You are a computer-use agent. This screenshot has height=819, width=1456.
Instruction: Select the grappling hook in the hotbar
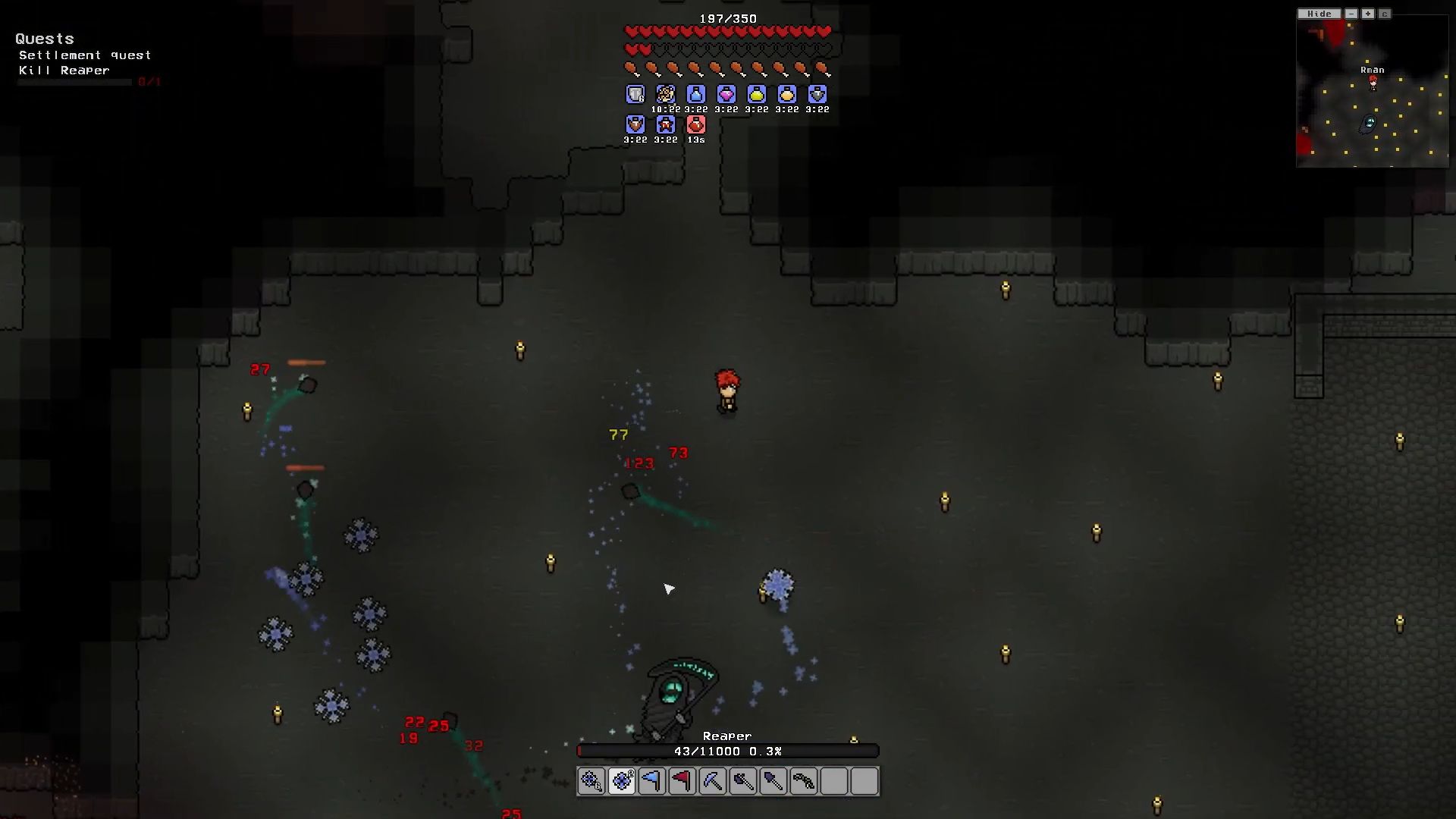tap(803, 781)
